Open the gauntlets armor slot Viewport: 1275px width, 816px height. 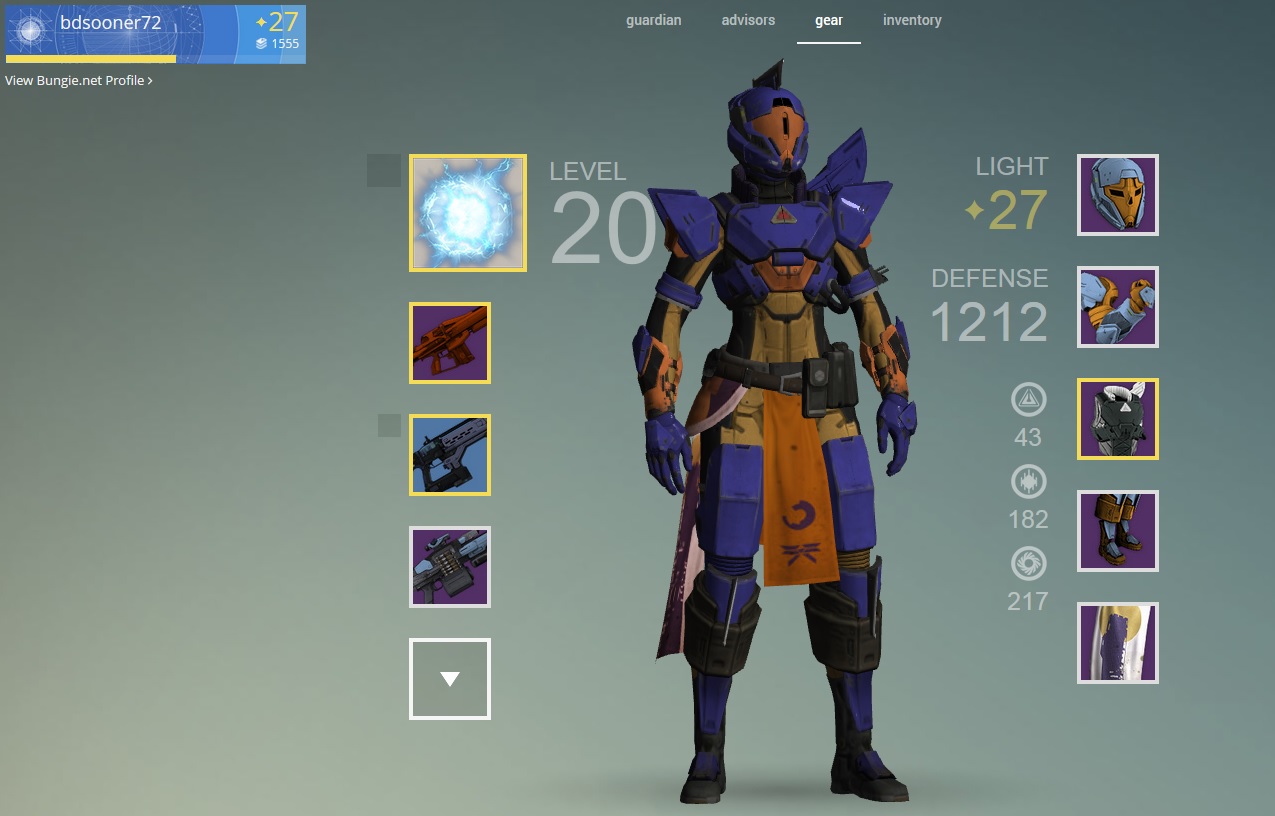(1118, 307)
